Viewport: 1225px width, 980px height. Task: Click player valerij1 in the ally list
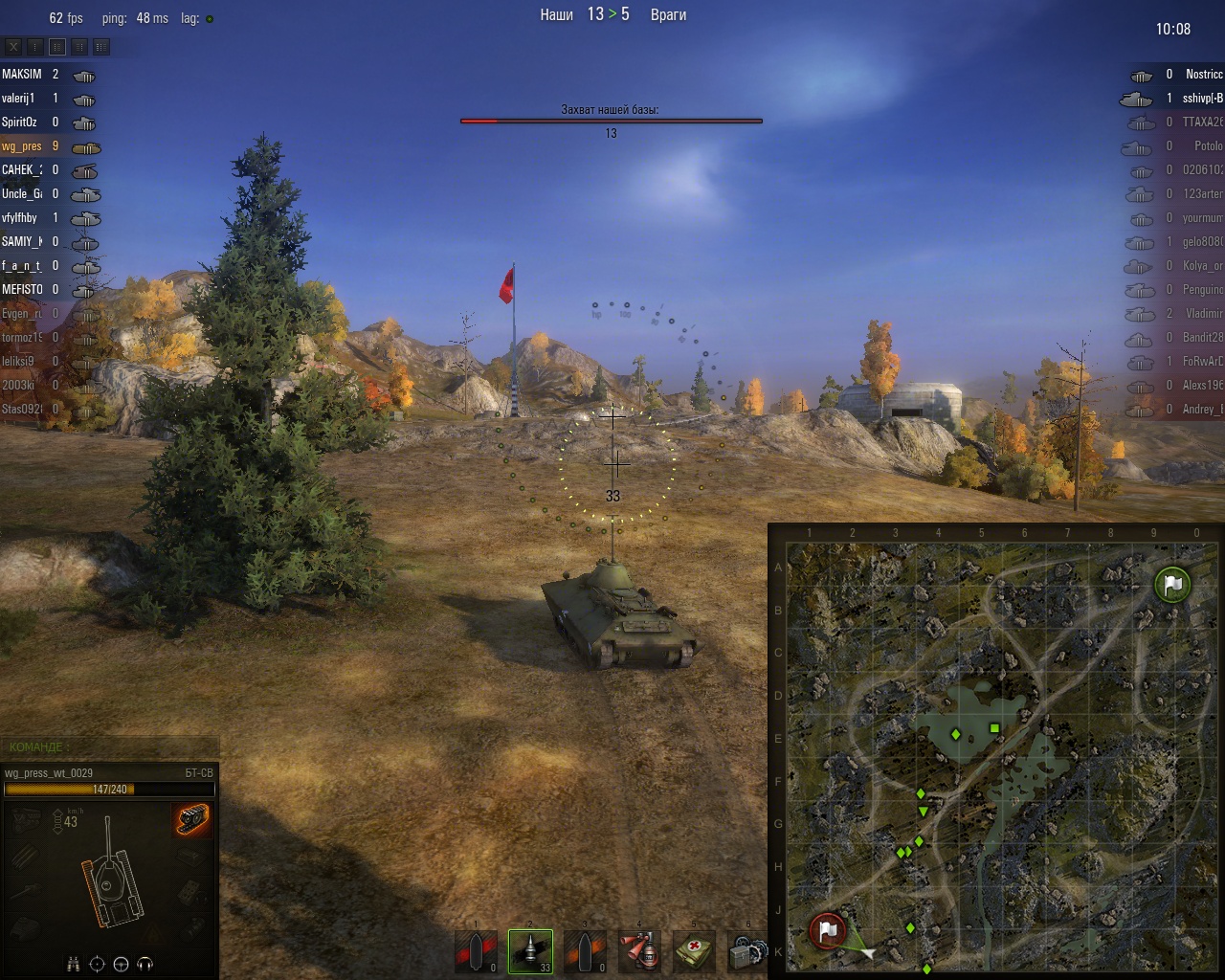coord(18,99)
